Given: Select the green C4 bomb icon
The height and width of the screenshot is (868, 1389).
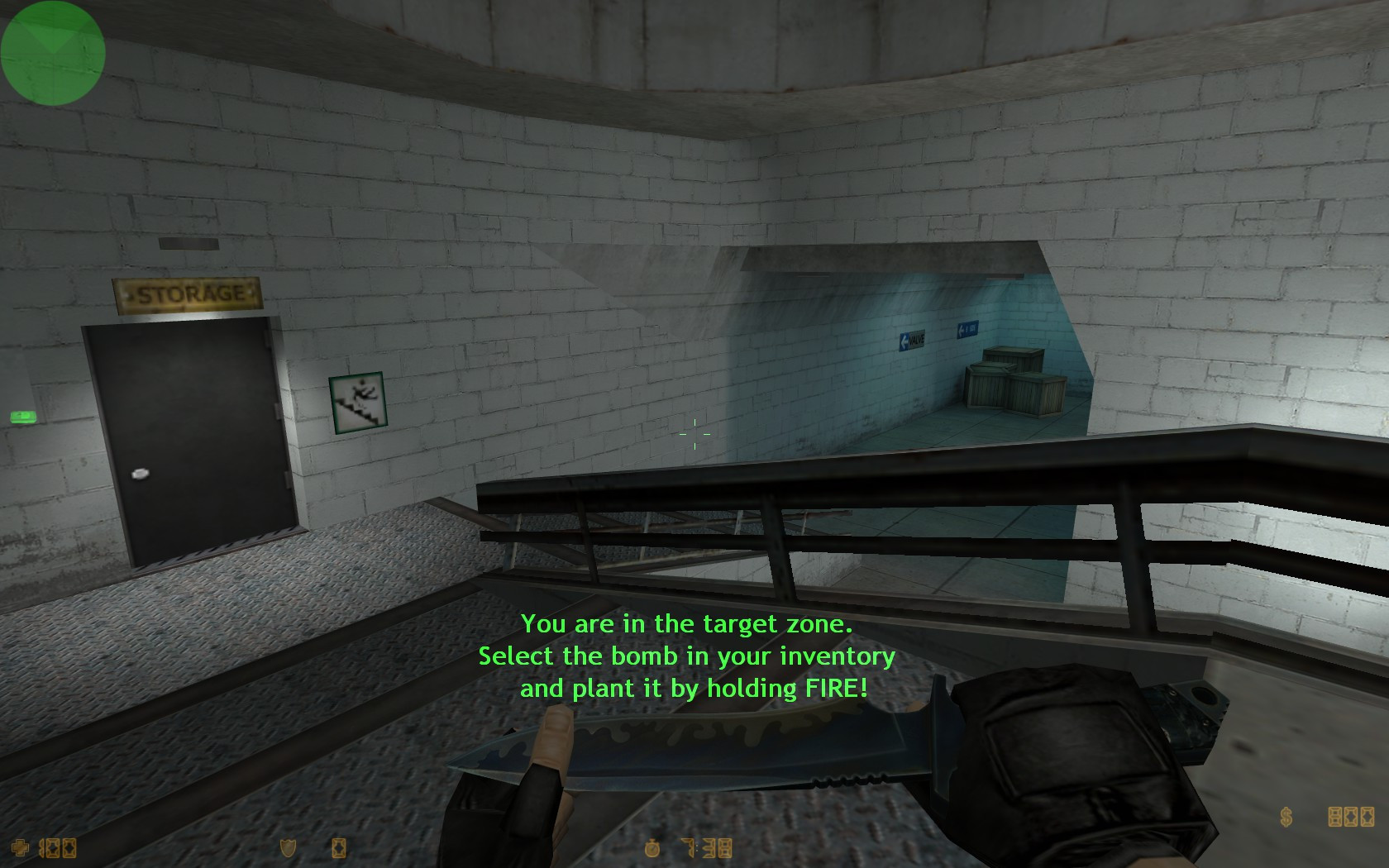Looking at the screenshot, I should click(x=22, y=416).
